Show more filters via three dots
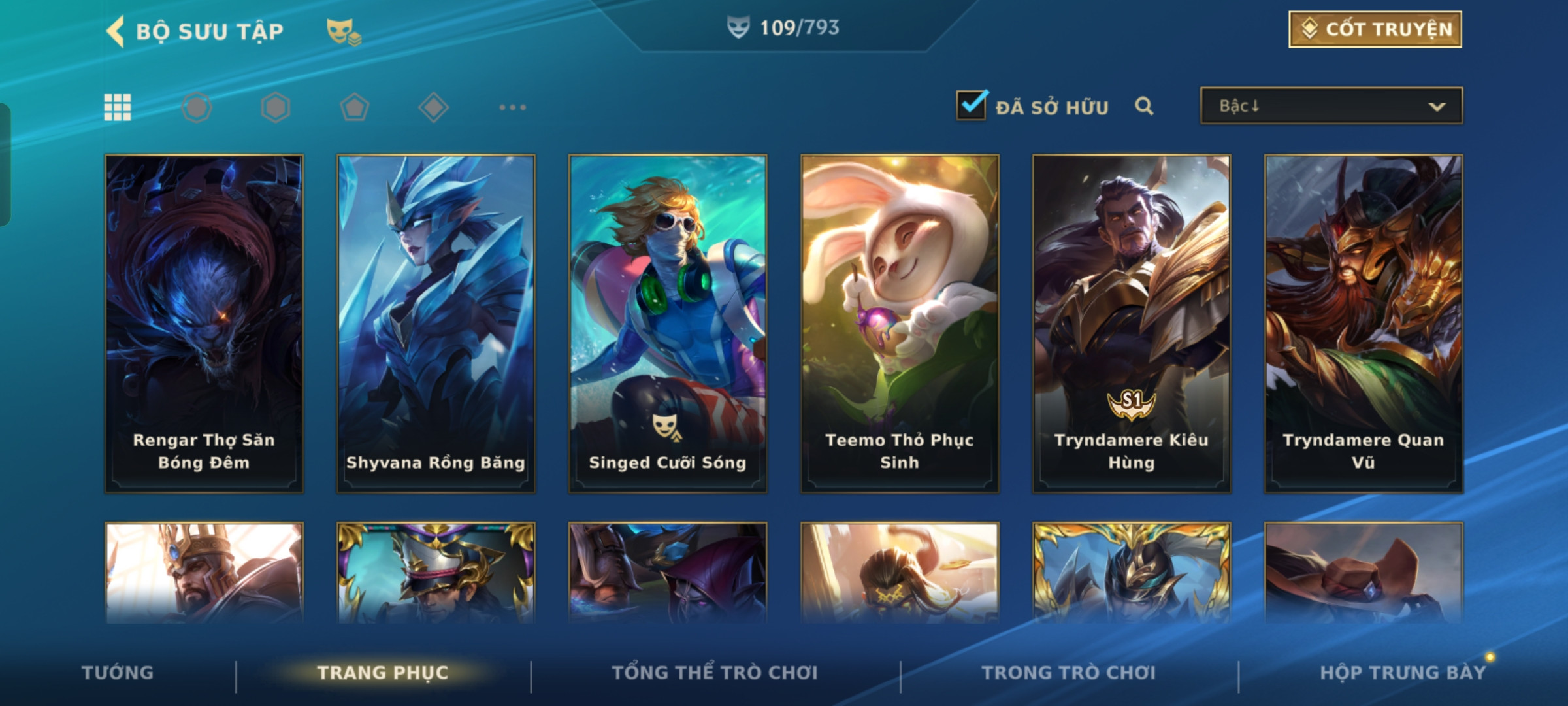This screenshot has height=706, width=1568. tap(512, 107)
